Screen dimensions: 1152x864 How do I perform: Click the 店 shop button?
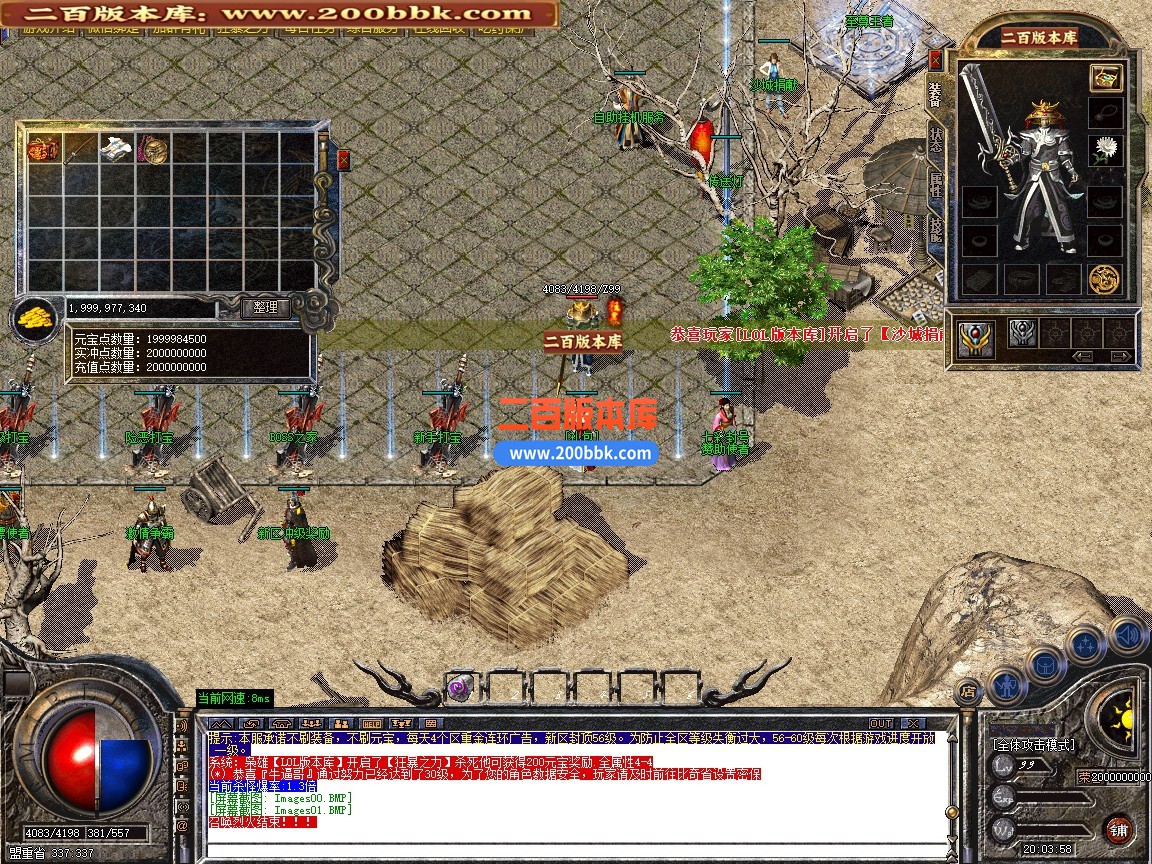pos(967,689)
